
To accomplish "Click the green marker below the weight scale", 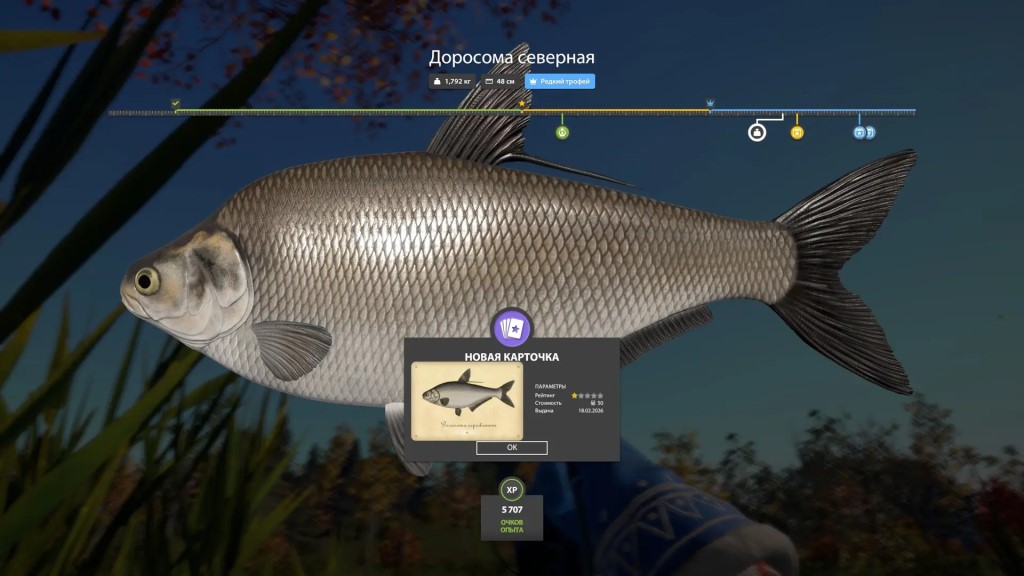I will pyautogui.click(x=562, y=132).
